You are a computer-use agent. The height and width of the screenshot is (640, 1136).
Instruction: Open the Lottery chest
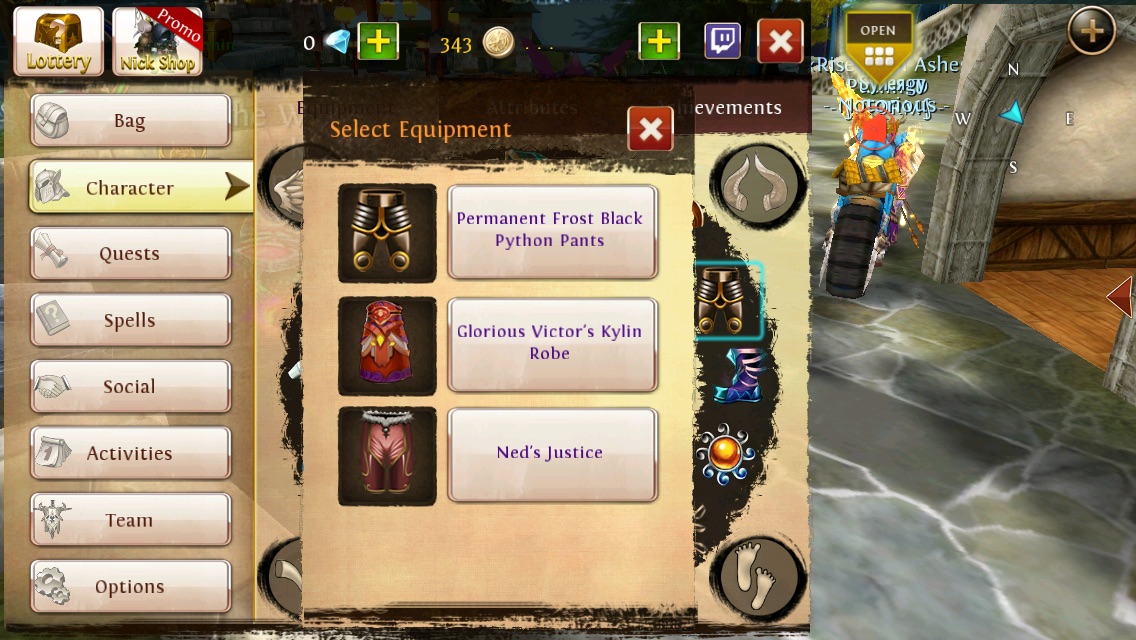[58, 41]
